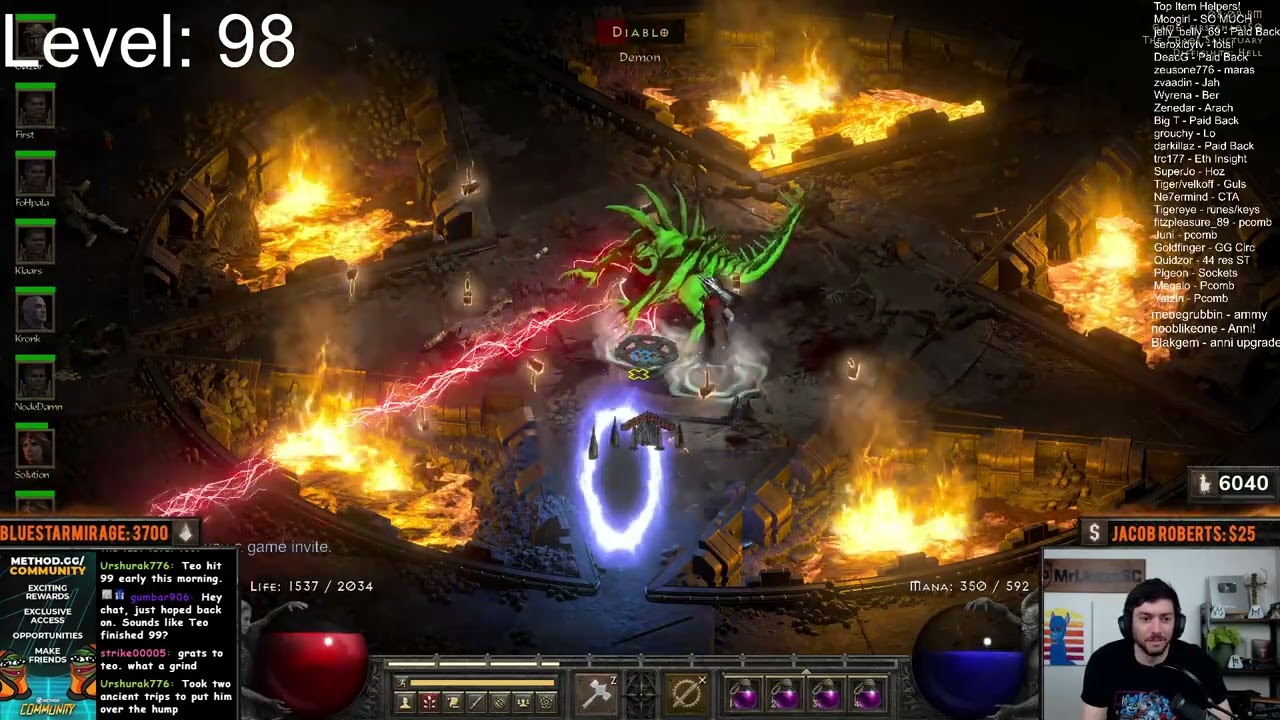The width and height of the screenshot is (1280, 720).
Task: Select the hammer left-click skill
Action: coord(596,692)
